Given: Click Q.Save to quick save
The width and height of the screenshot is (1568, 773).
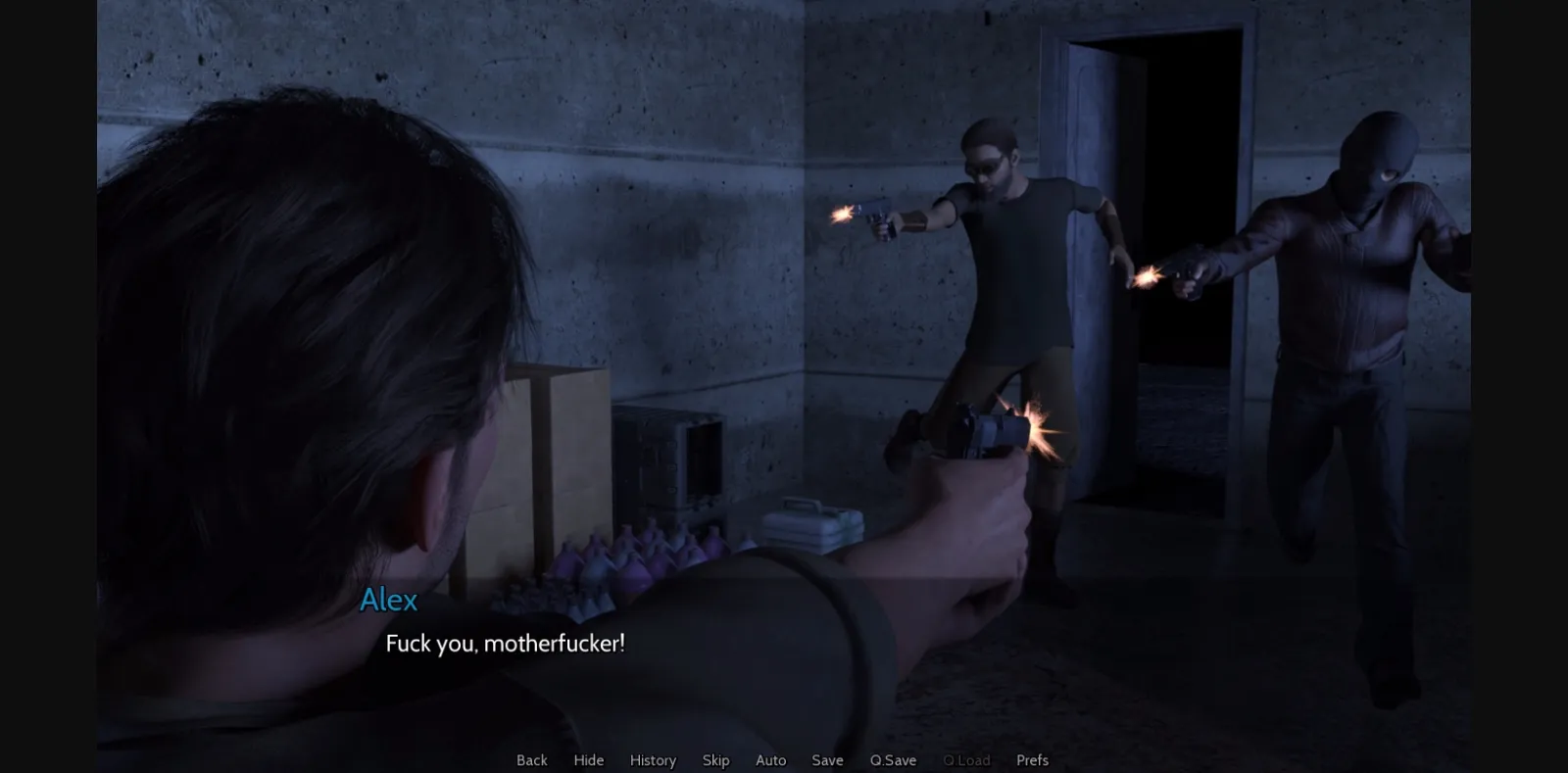Looking at the screenshot, I should 893,760.
